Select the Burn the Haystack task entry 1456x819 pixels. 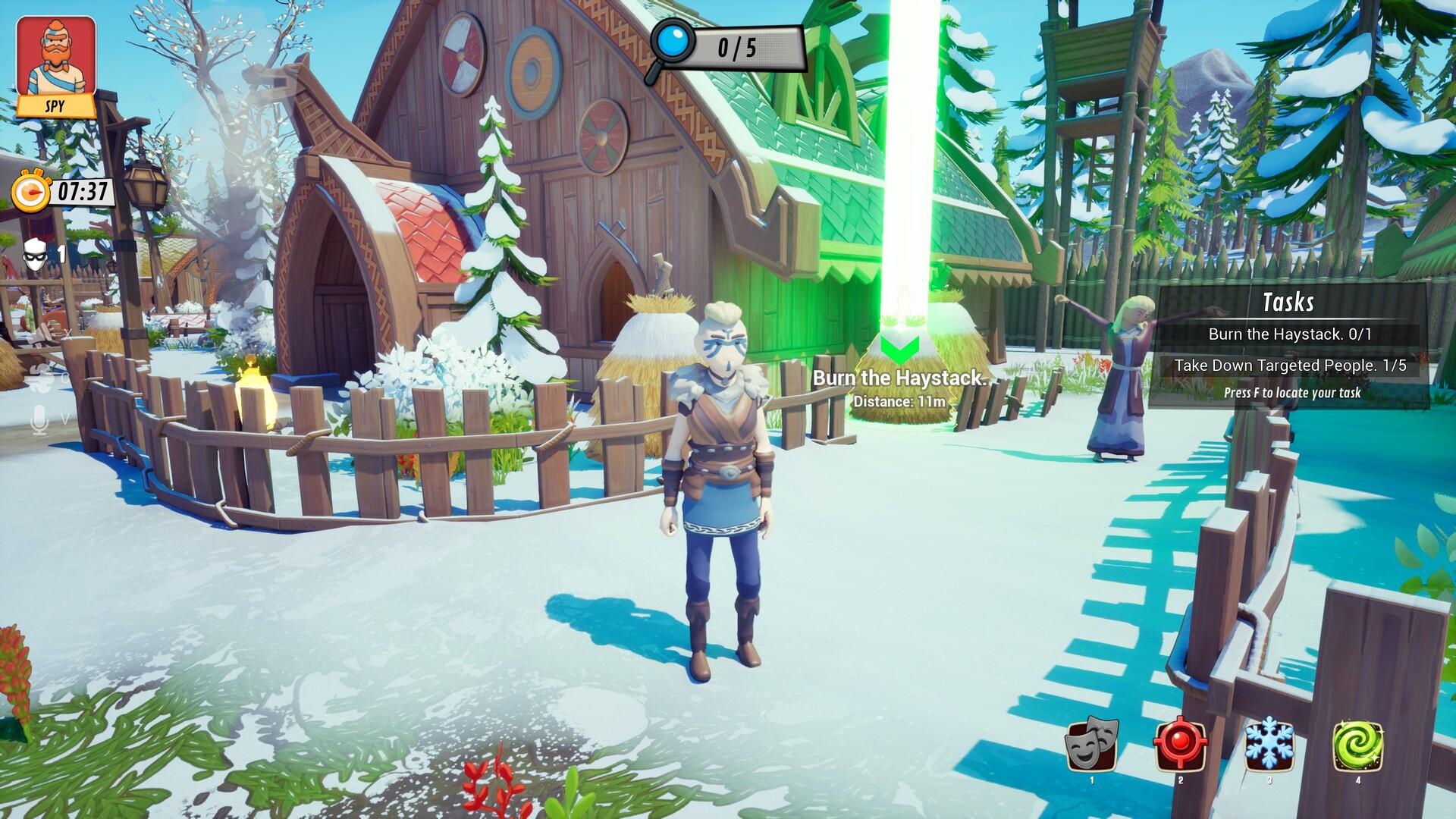click(x=1289, y=334)
